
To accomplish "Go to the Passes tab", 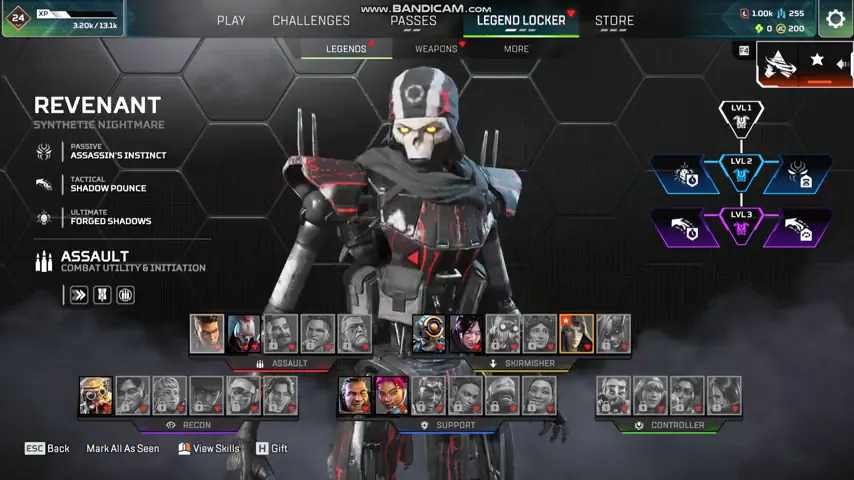I will [x=413, y=20].
